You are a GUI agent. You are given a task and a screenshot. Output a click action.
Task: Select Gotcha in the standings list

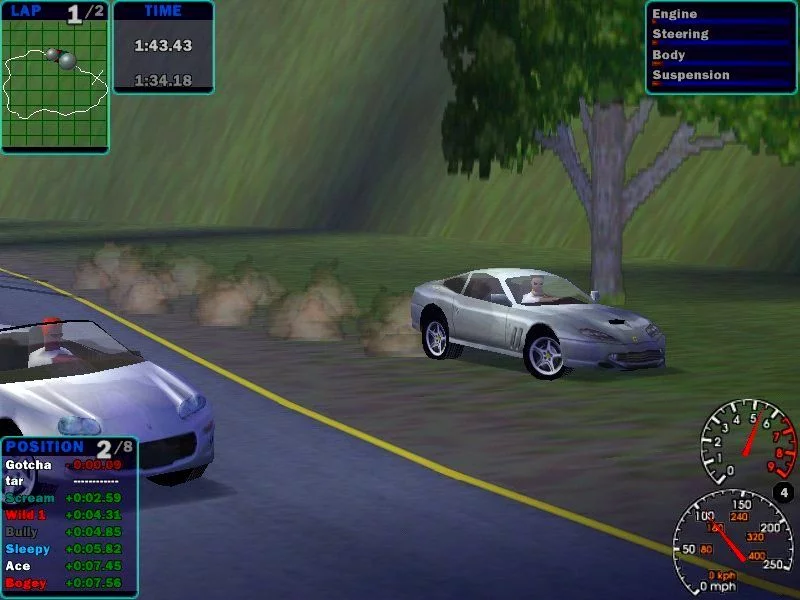[28, 465]
